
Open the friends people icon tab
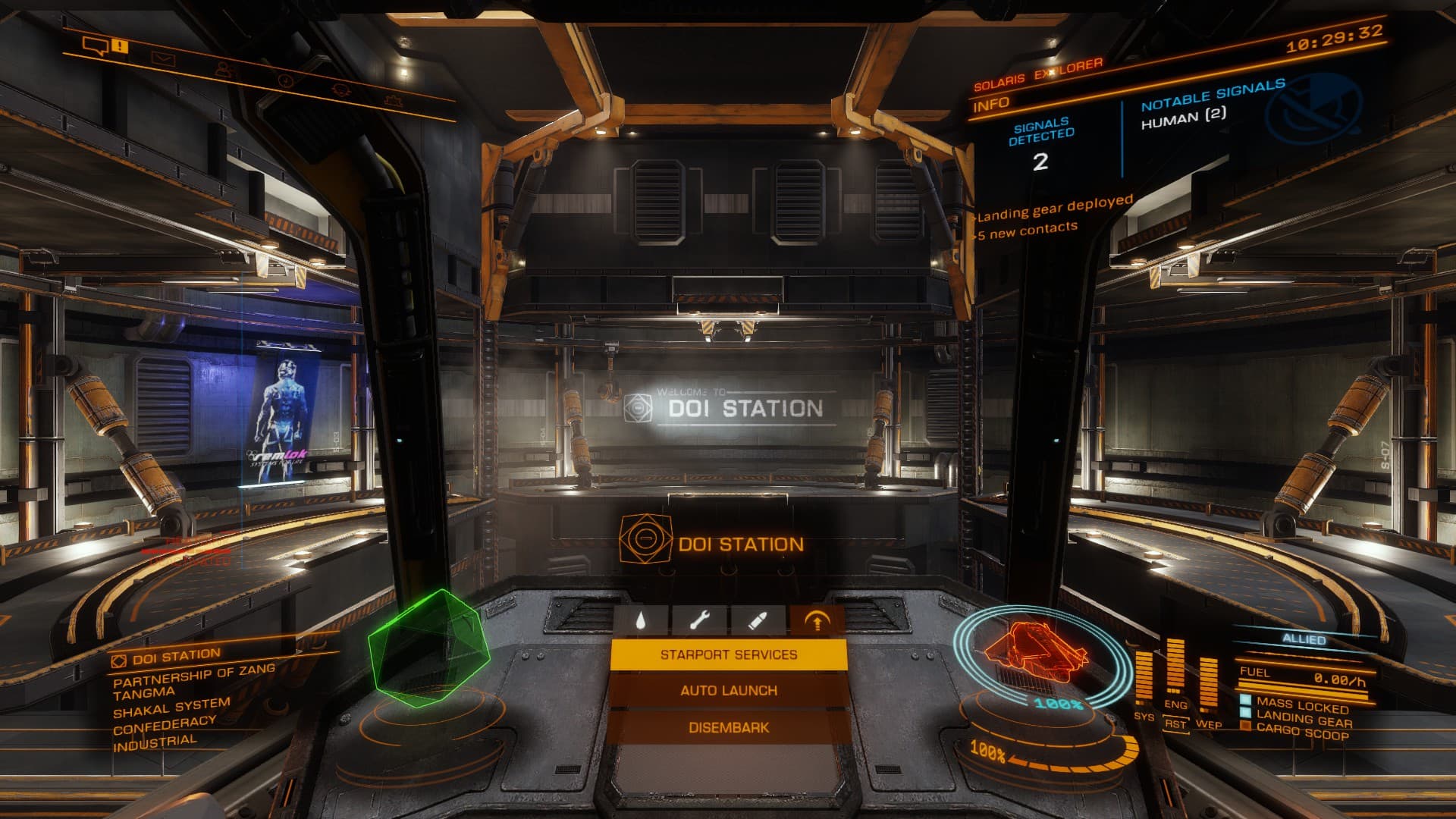tap(224, 69)
